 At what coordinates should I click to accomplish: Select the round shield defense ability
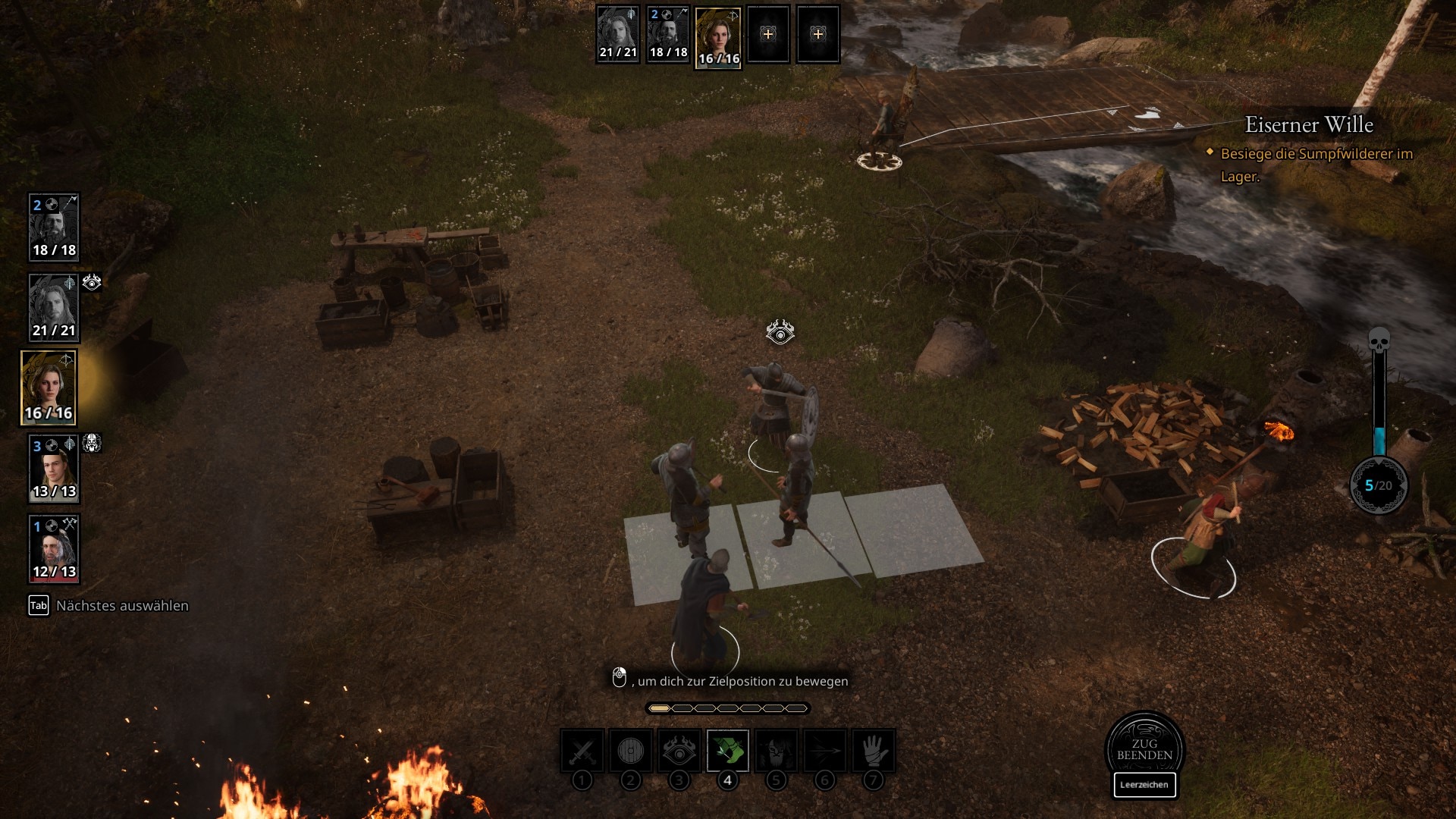click(x=630, y=751)
